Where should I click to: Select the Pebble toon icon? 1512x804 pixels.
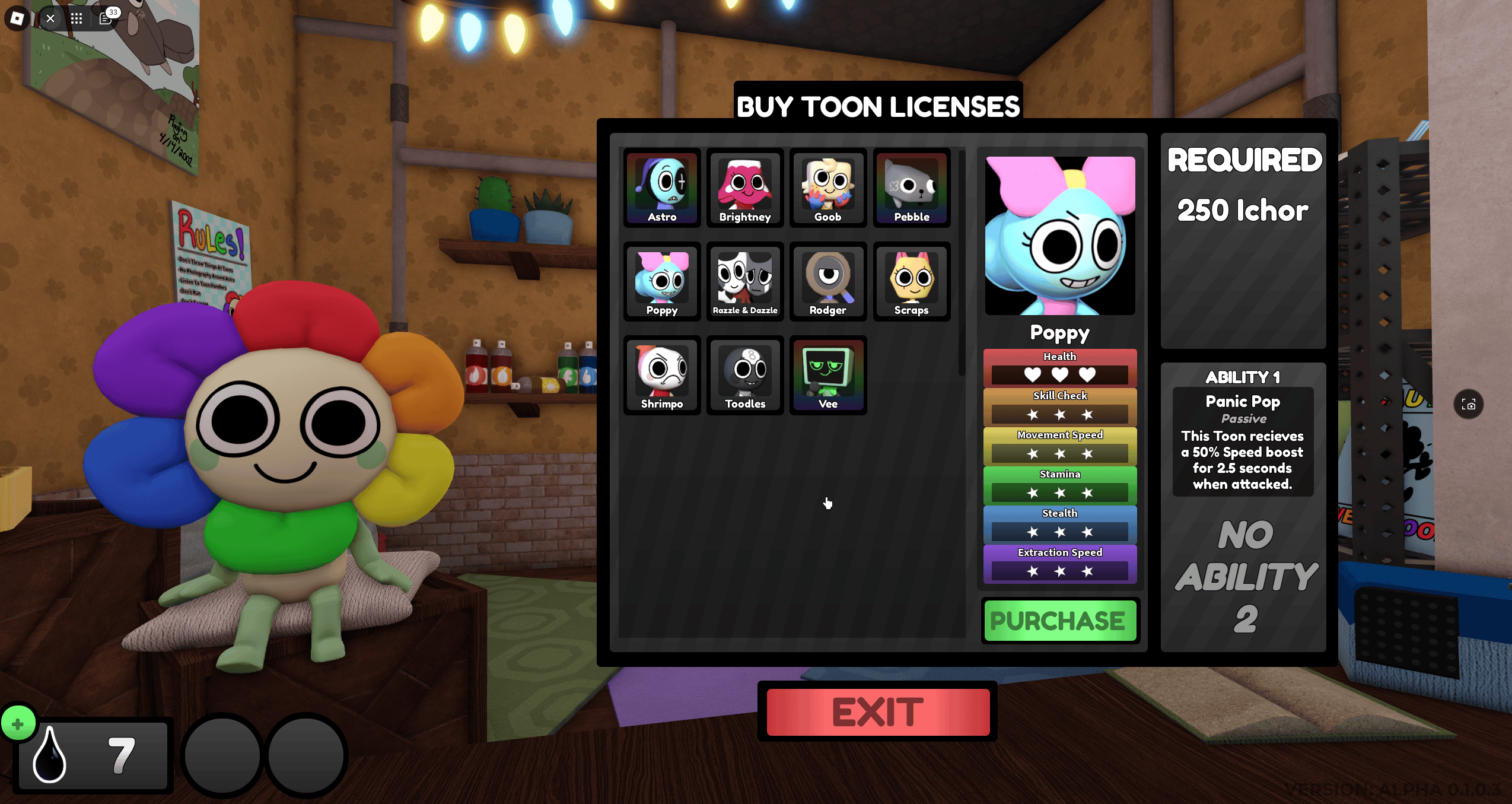pos(911,188)
